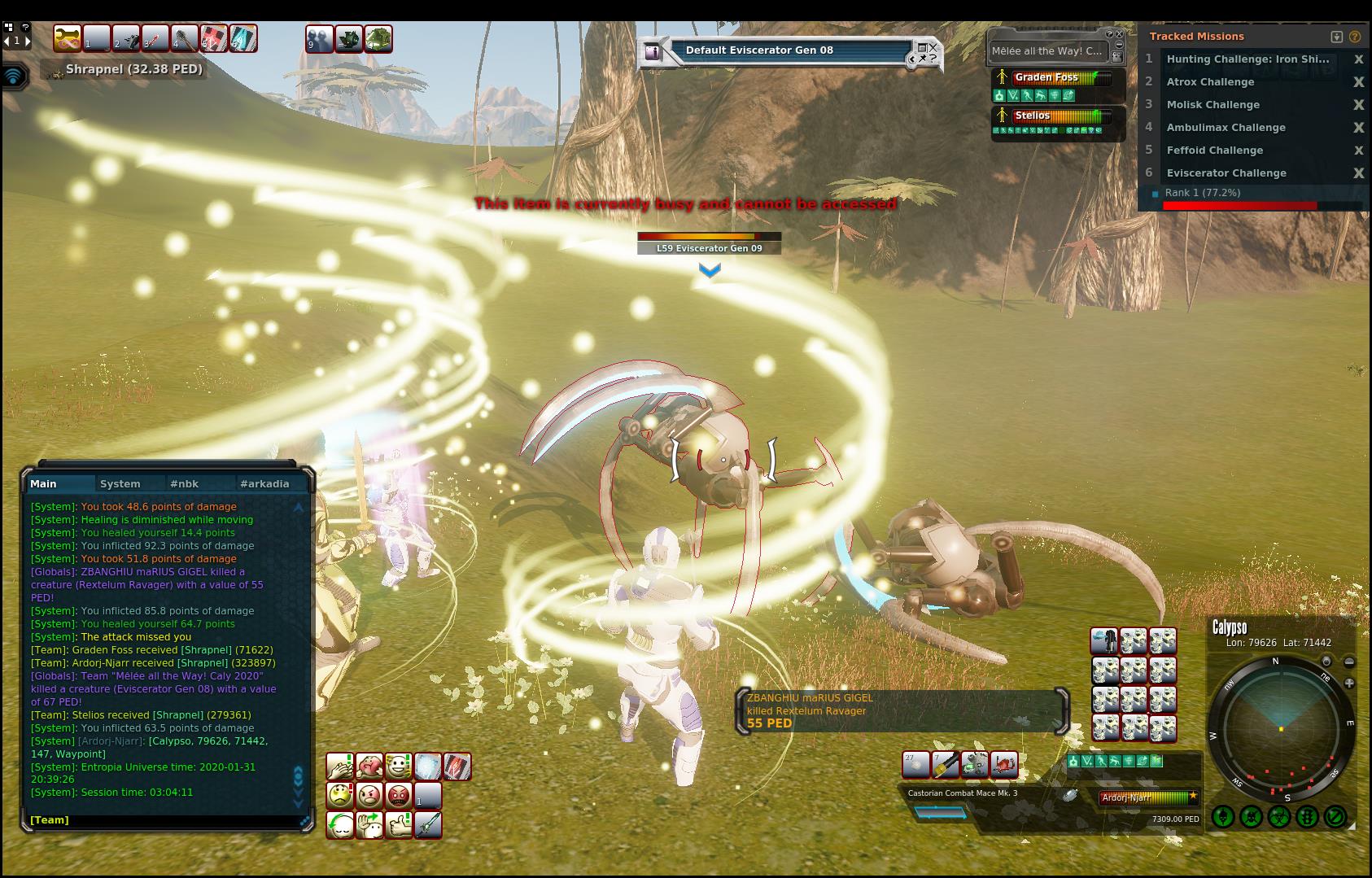Activate the golden wrench hotbar icon
Viewport: 1372px width, 878px height.
(x=68, y=38)
